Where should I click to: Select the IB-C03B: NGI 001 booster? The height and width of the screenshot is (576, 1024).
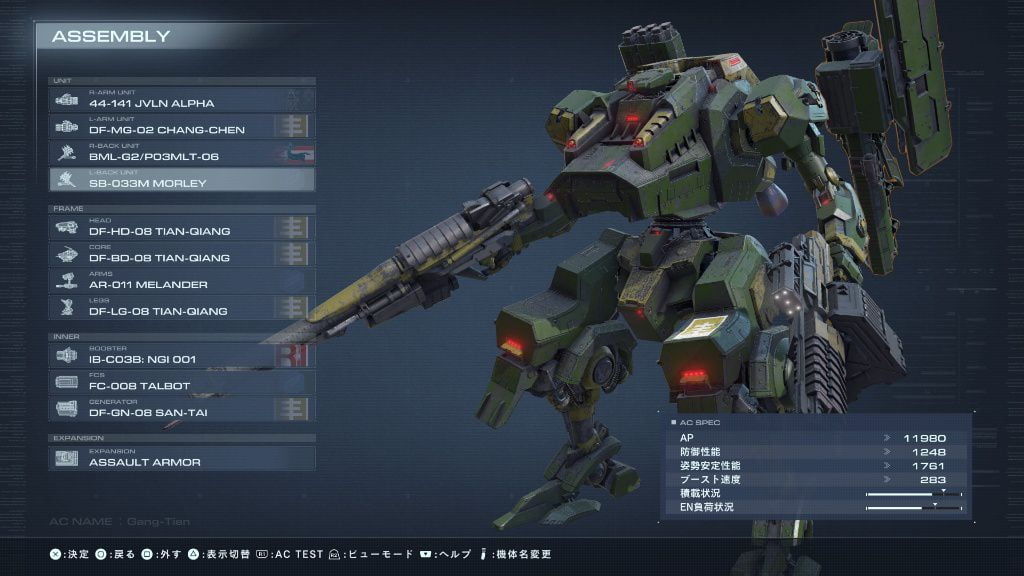point(182,355)
